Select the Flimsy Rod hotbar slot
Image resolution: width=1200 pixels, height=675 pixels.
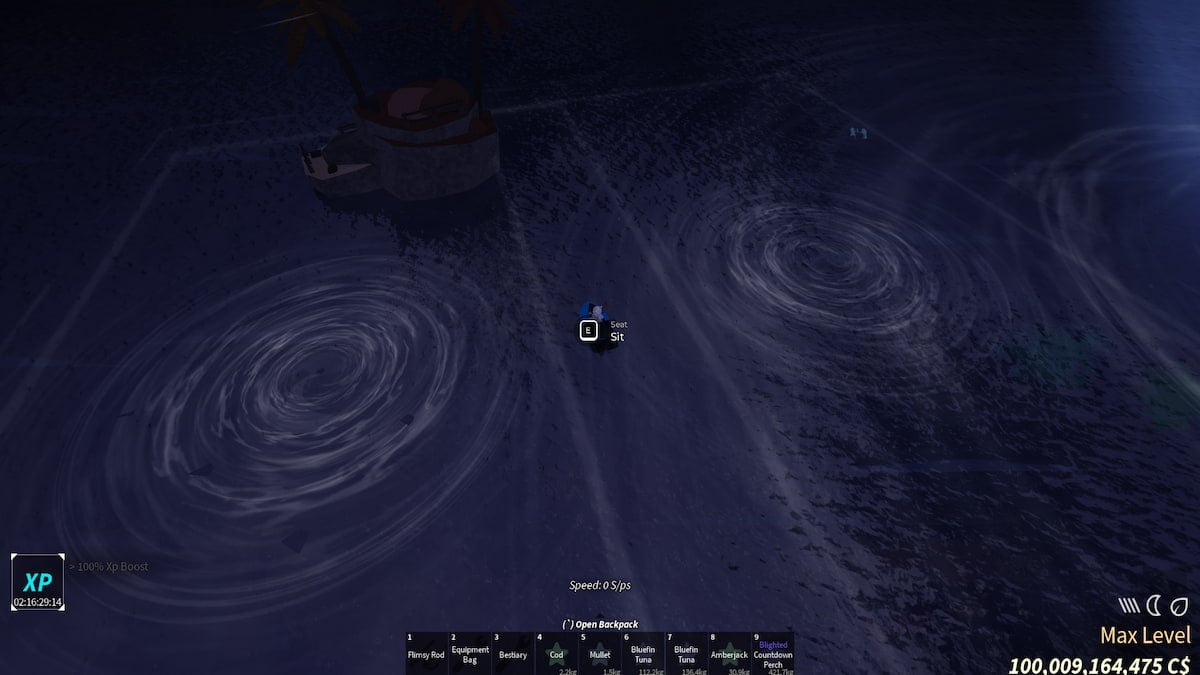pyautogui.click(x=426, y=654)
